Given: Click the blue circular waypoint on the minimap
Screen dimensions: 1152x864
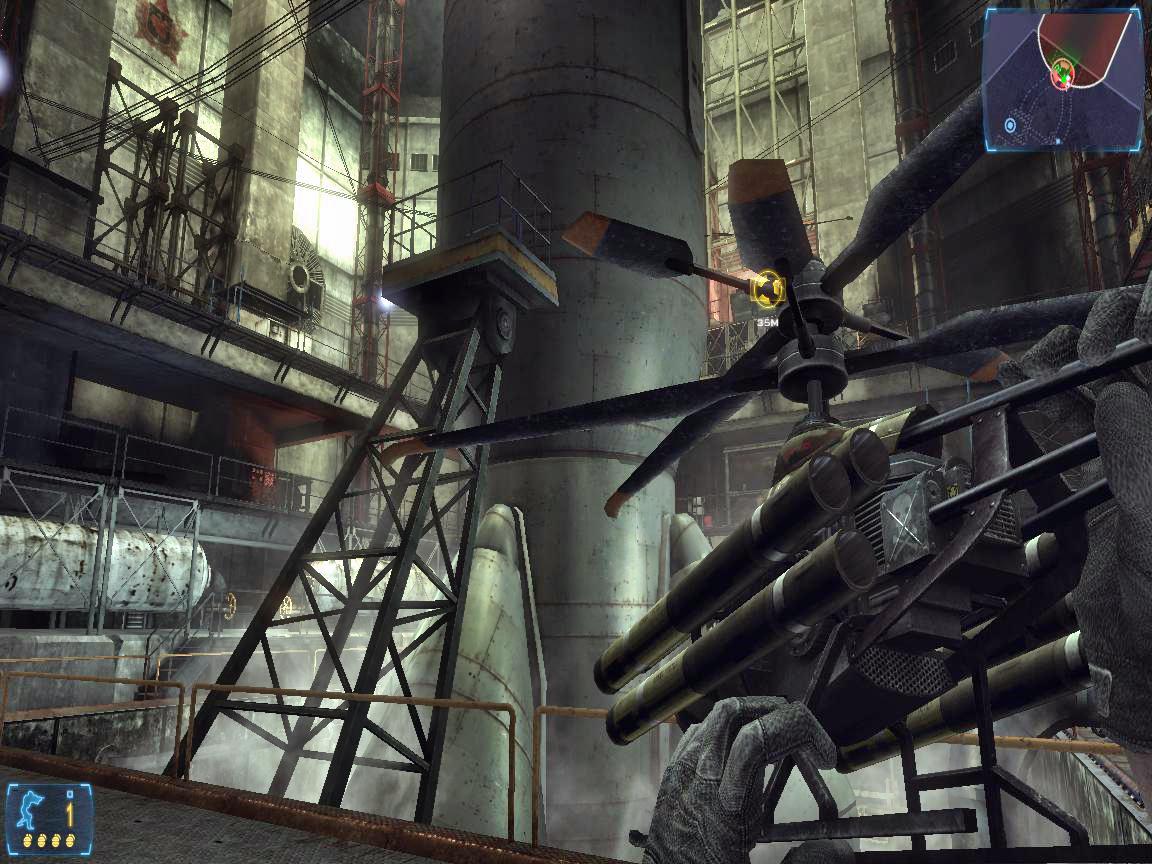Looking at the screenshot, I should point(1011,125).
